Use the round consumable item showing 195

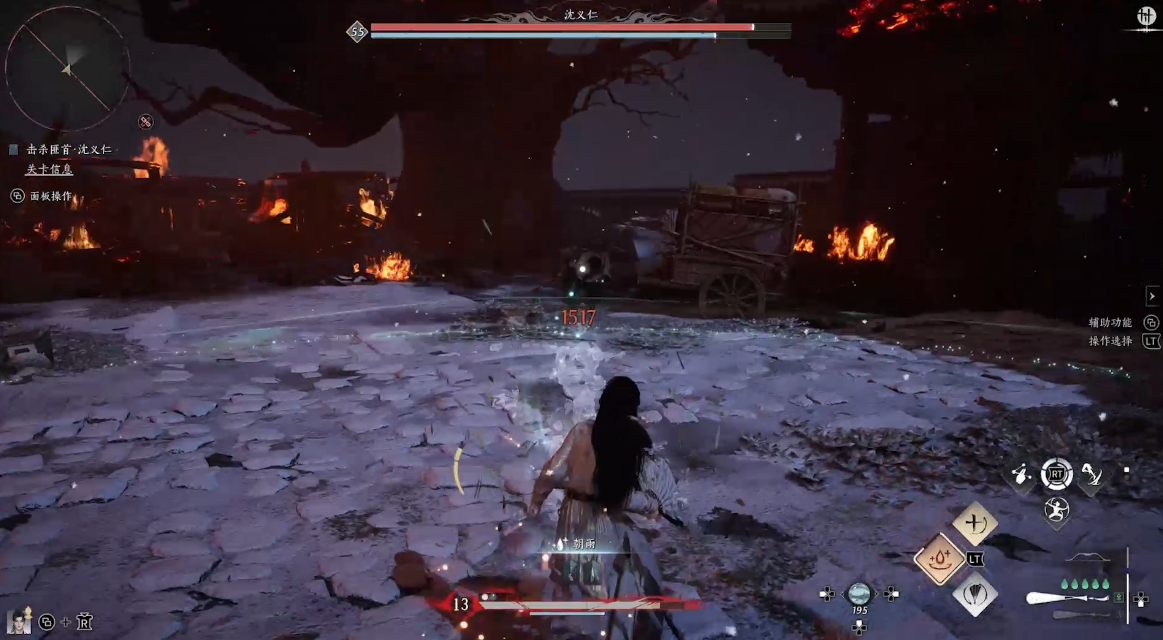pyautogui.click(x=859, y=594)
